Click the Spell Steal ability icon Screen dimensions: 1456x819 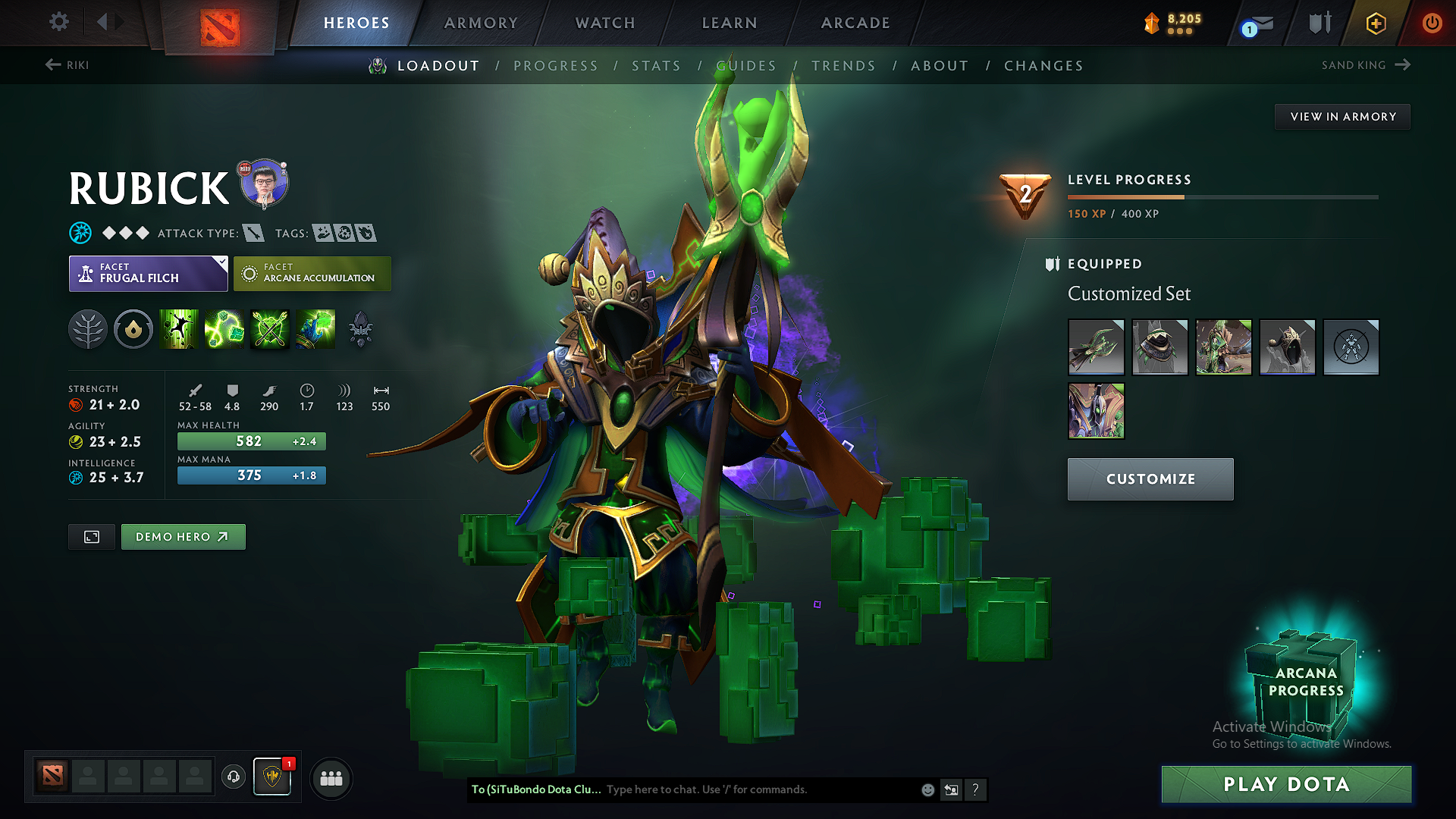coord(315,329)
